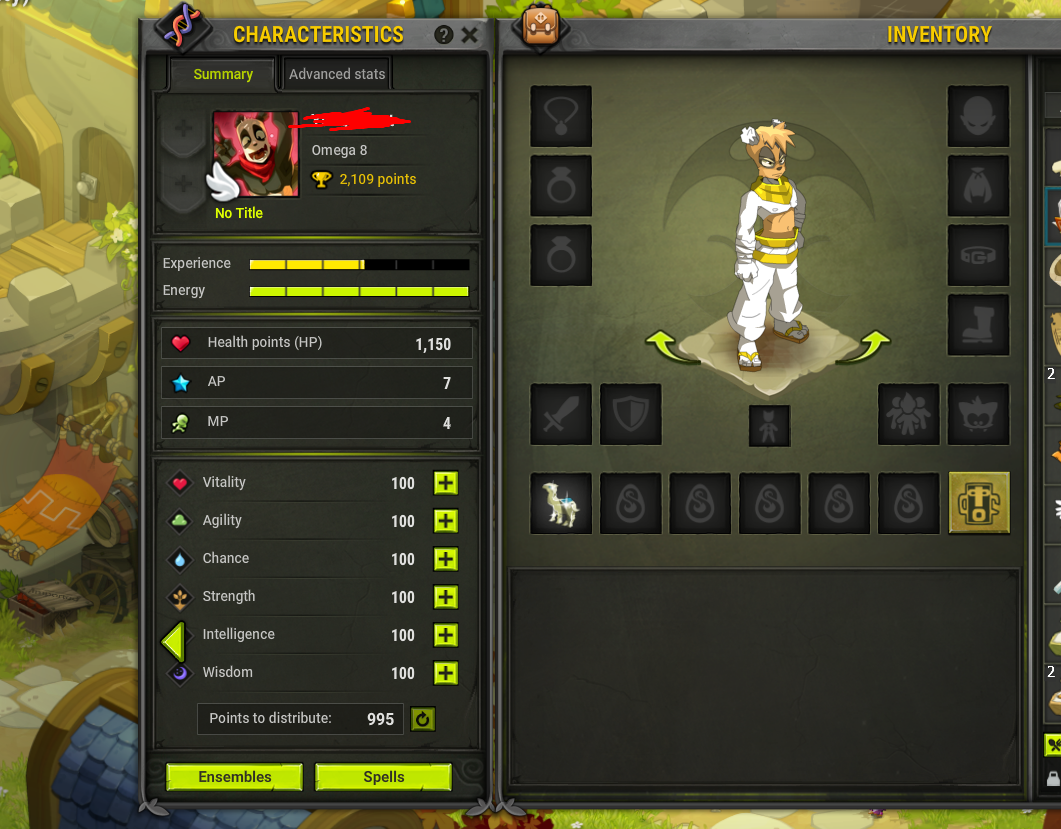Image resolution: width=1061 pixels, height=829 pixels.
Task: Choose the empty boots slot
Action: pos(978,325)
